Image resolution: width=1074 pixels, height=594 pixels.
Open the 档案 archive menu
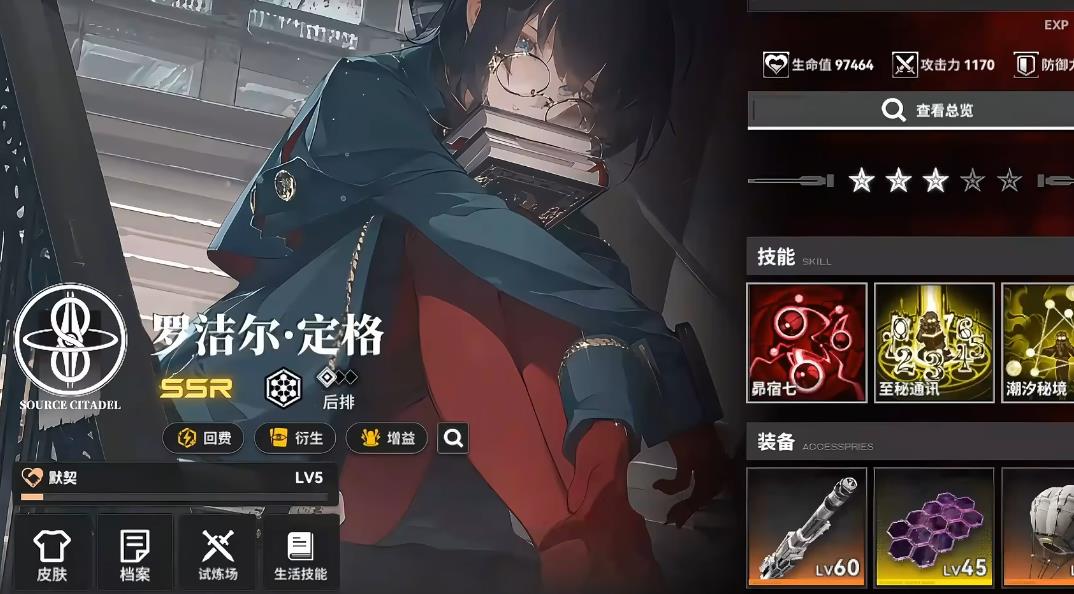click(x=135, y=553)
